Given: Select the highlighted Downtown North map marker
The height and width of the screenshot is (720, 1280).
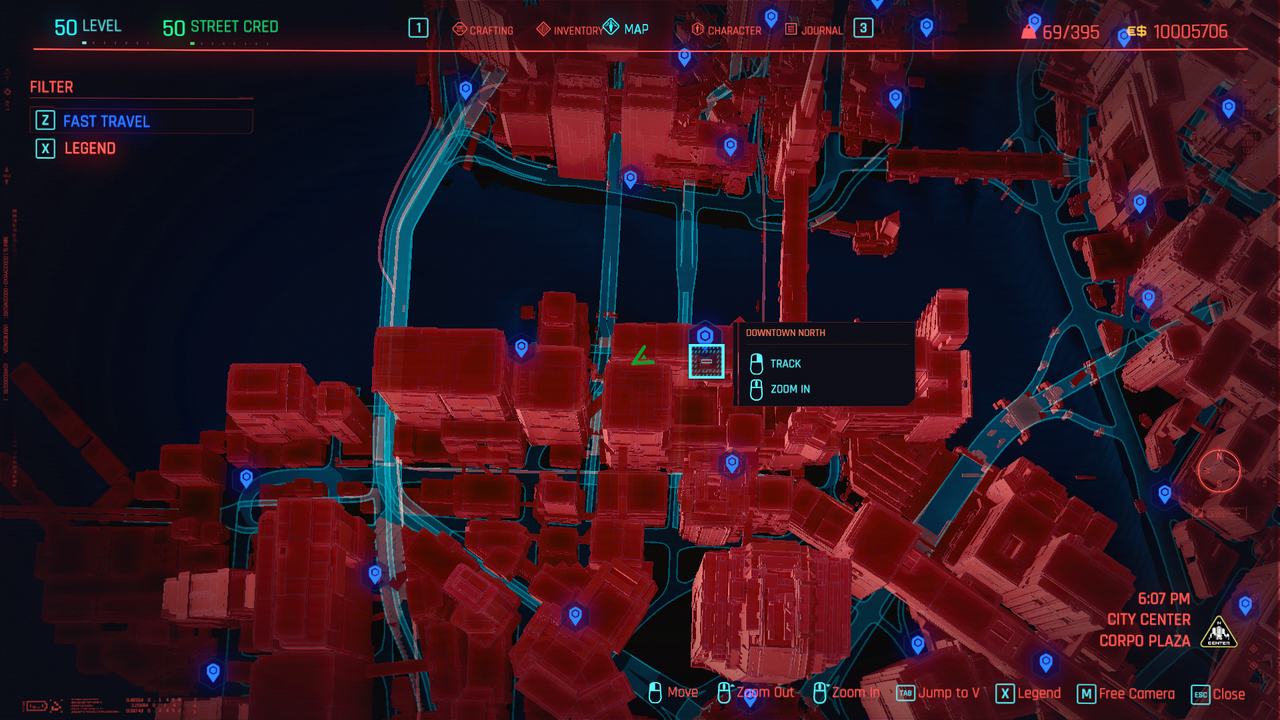Looking at the screenshot, I should pos(706,361).
